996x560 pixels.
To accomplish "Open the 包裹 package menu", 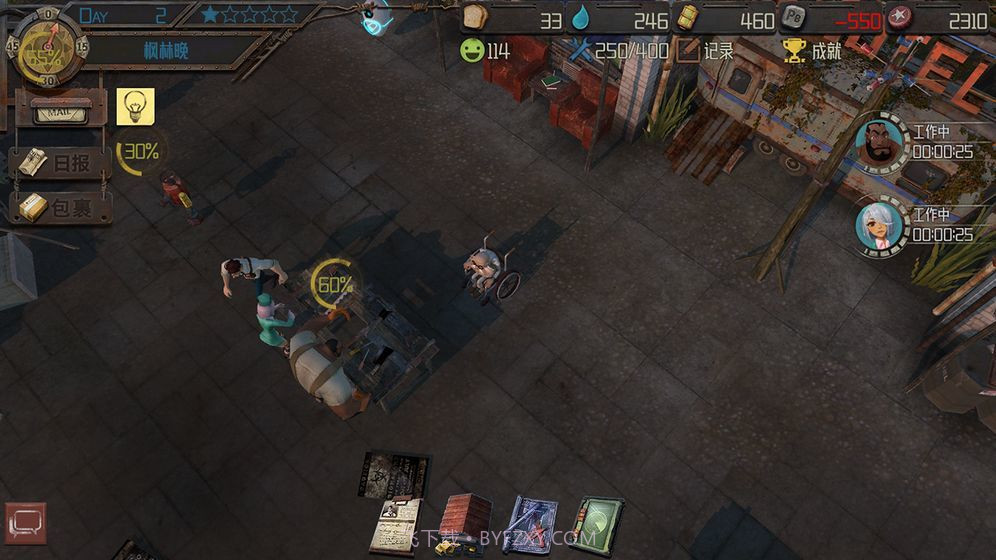I will point(59,207).
